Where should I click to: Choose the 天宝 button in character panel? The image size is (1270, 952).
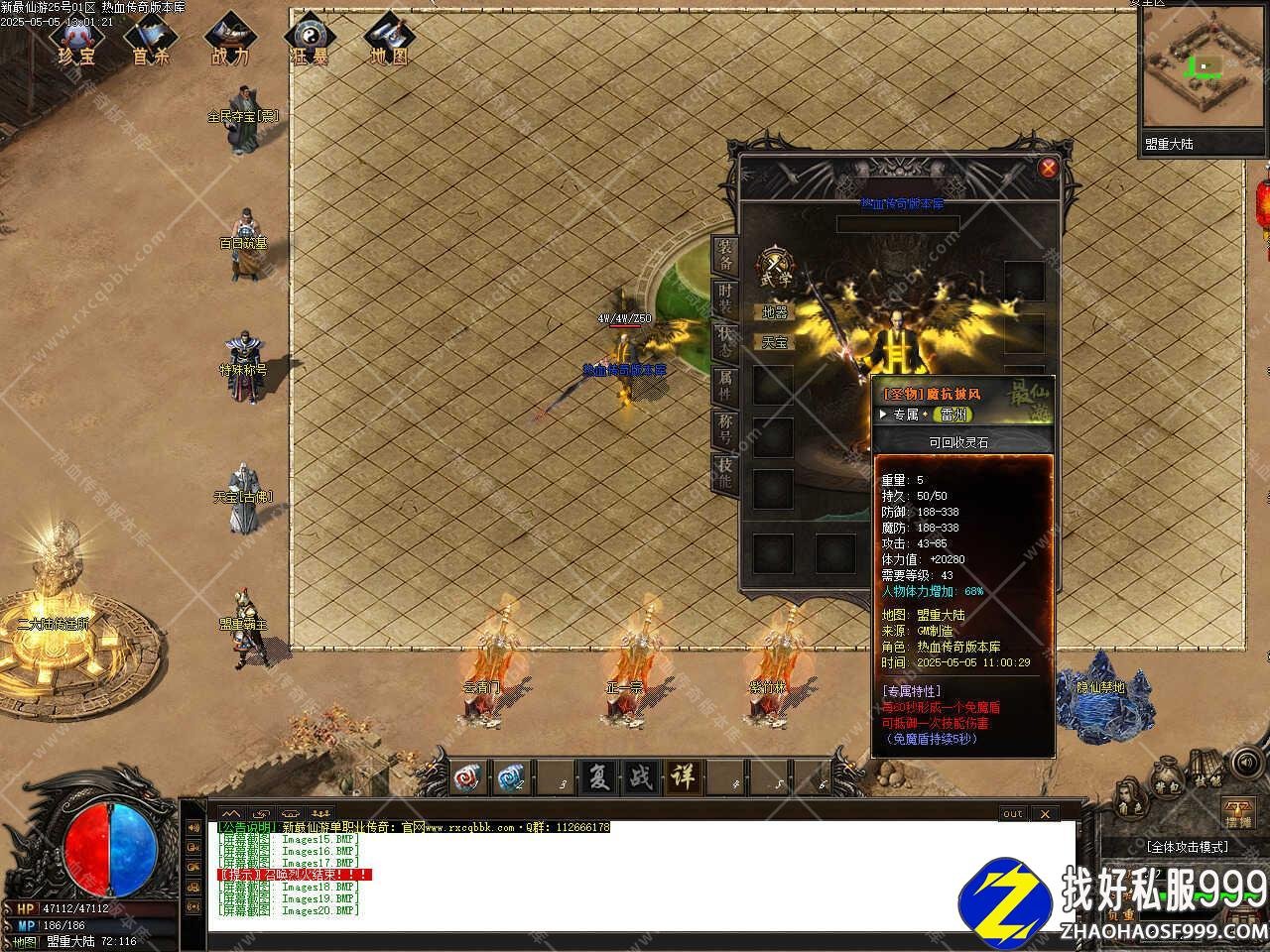(774, 342)
